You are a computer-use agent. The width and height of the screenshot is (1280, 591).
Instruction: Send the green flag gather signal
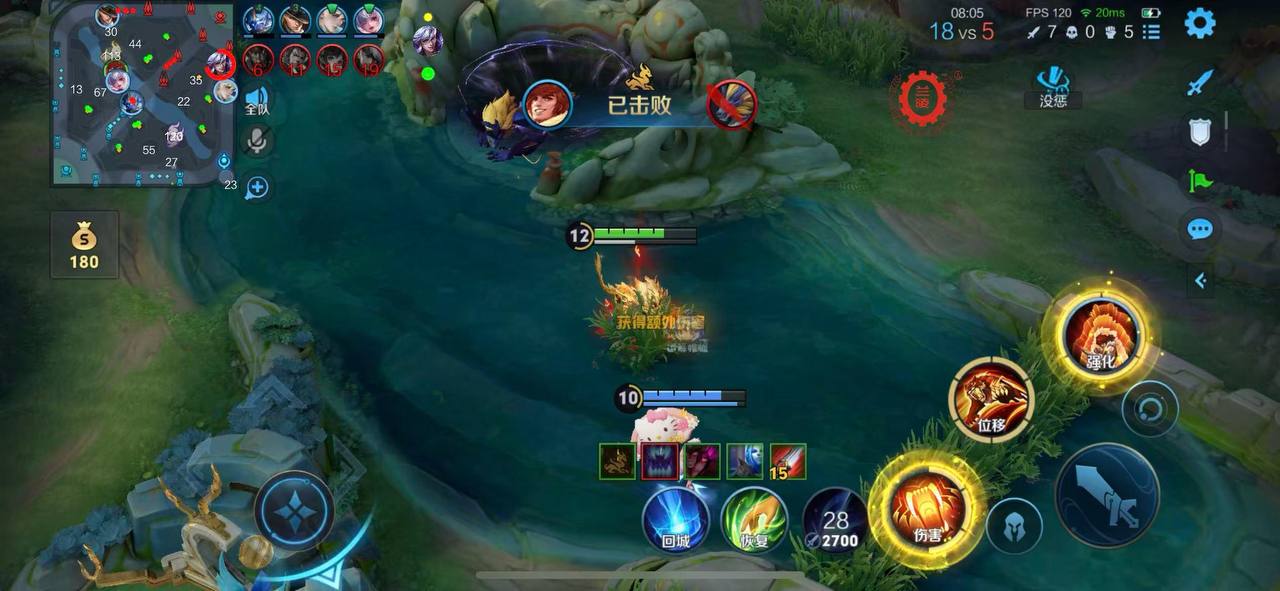pos(1200,181)
